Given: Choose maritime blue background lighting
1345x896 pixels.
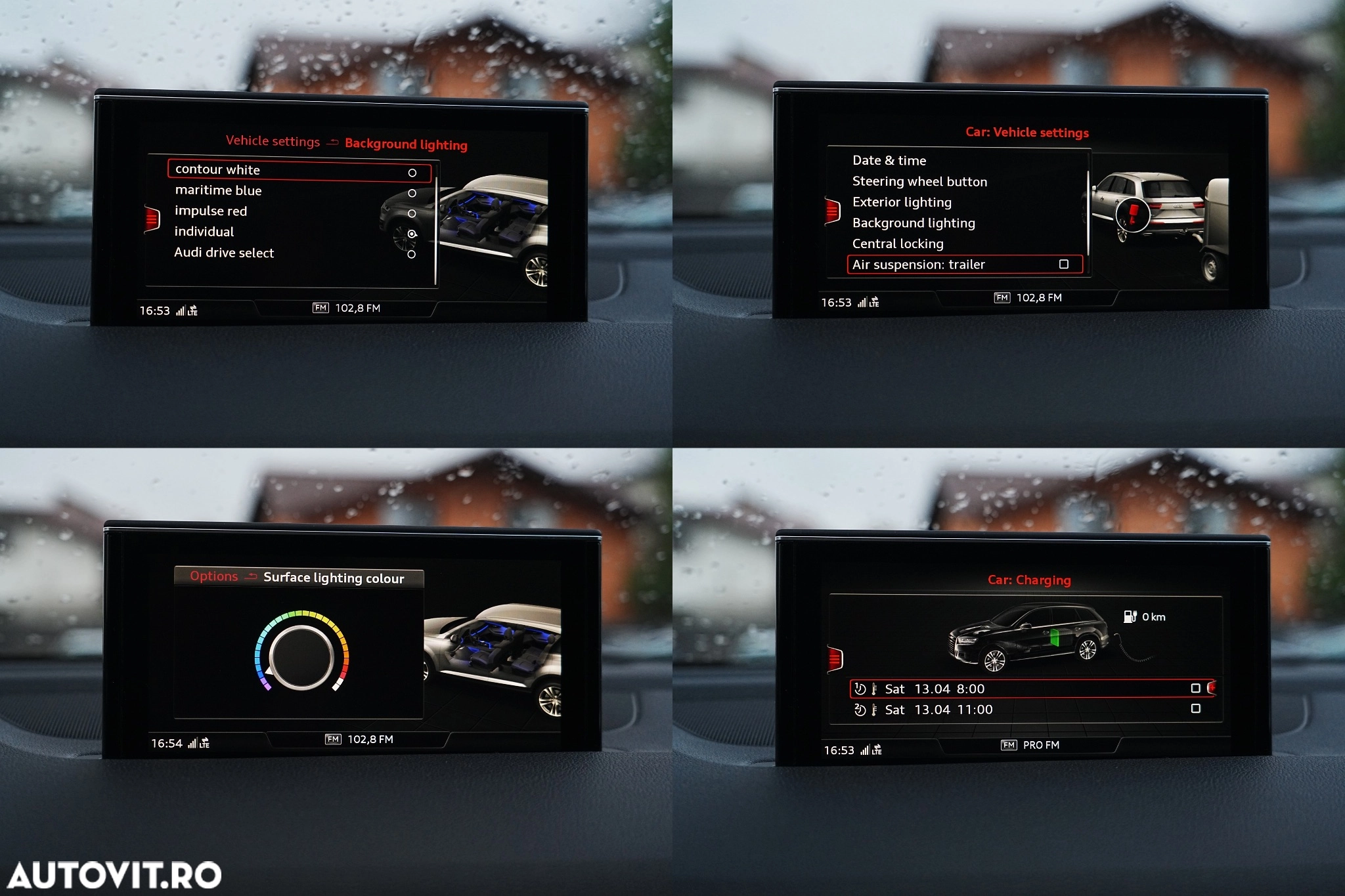Looking at the screenshot, I should point(218,190).
